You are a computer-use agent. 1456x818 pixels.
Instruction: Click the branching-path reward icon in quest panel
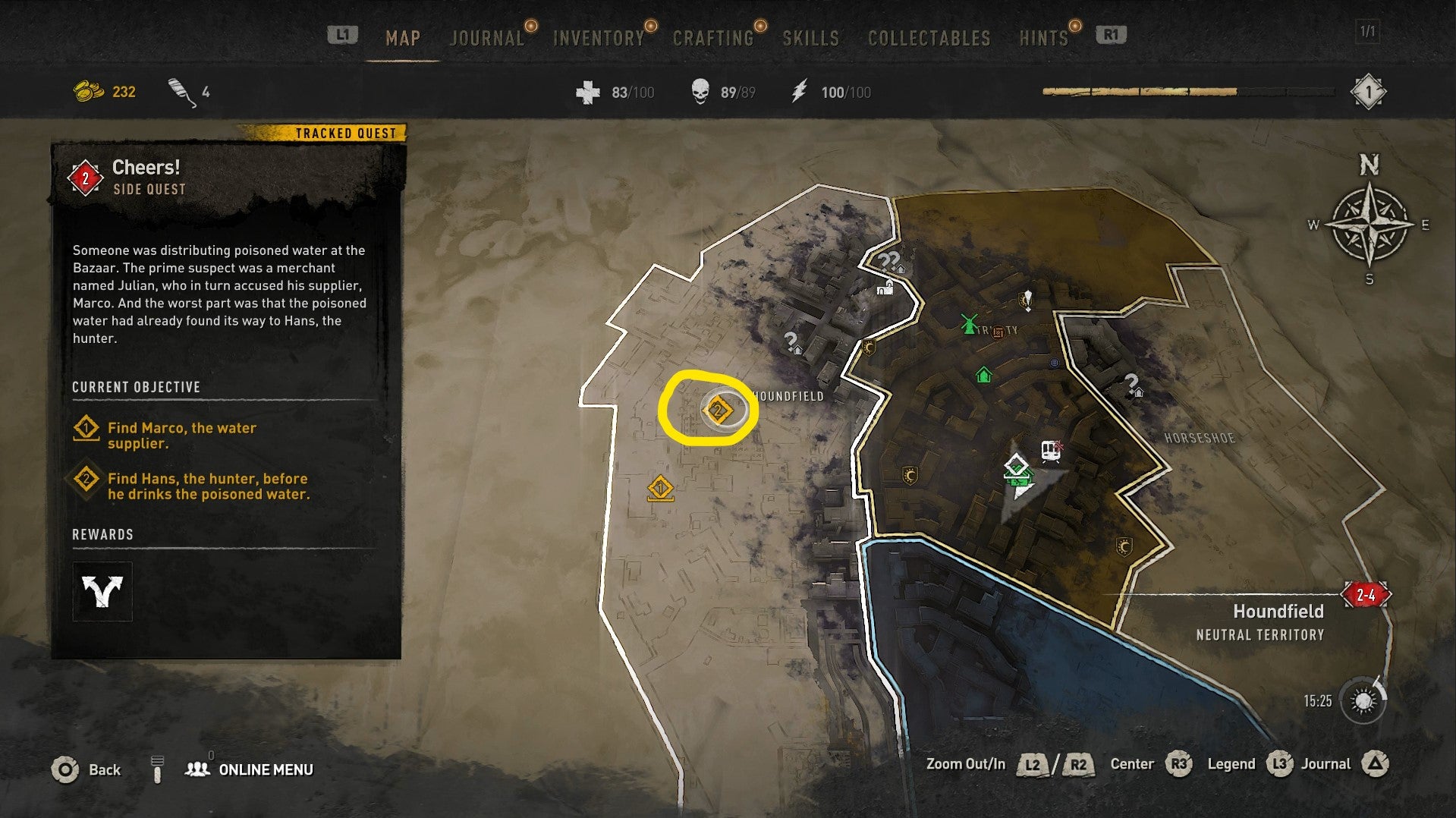(102, 590)
